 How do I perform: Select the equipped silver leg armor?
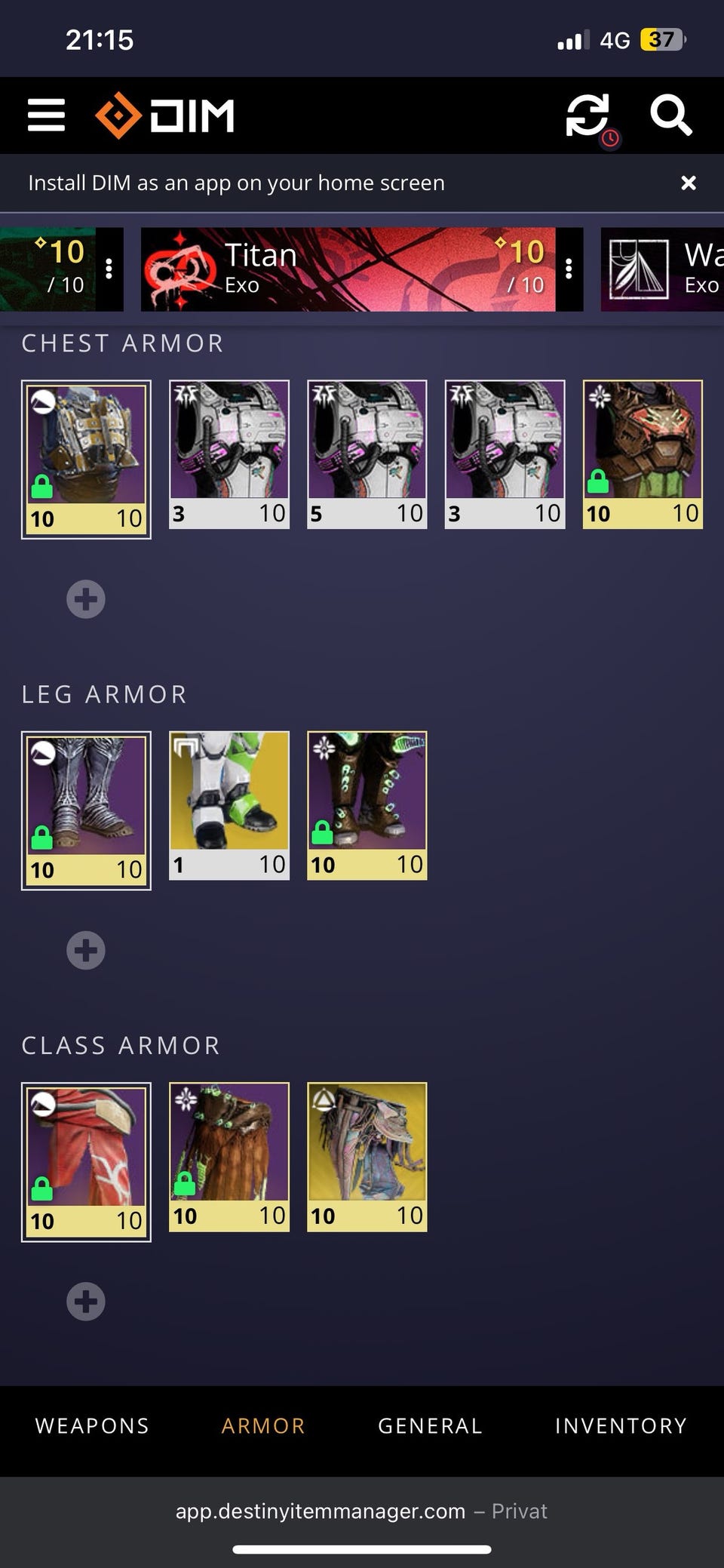(x=86, y=810)
